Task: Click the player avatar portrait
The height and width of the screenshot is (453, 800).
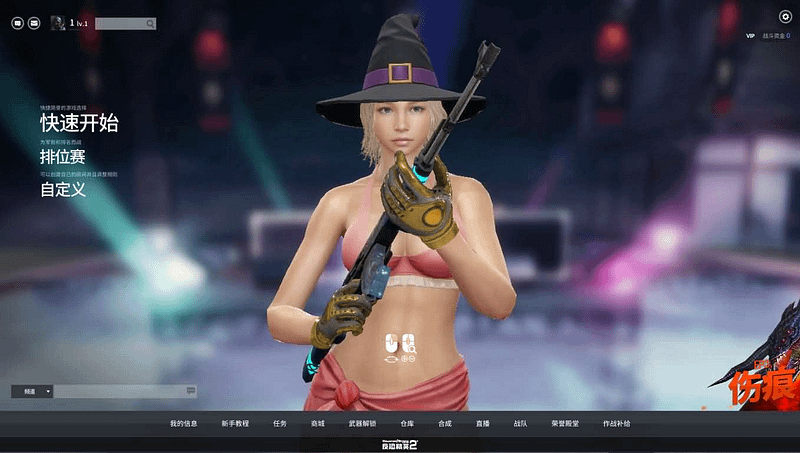Action: coord(57,23)
